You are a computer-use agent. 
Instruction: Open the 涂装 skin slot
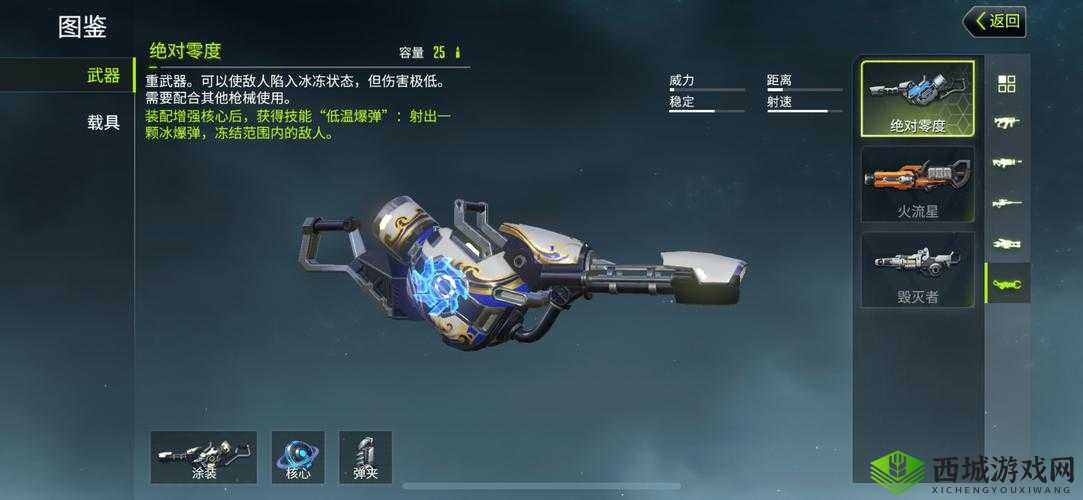click(203, 458)
